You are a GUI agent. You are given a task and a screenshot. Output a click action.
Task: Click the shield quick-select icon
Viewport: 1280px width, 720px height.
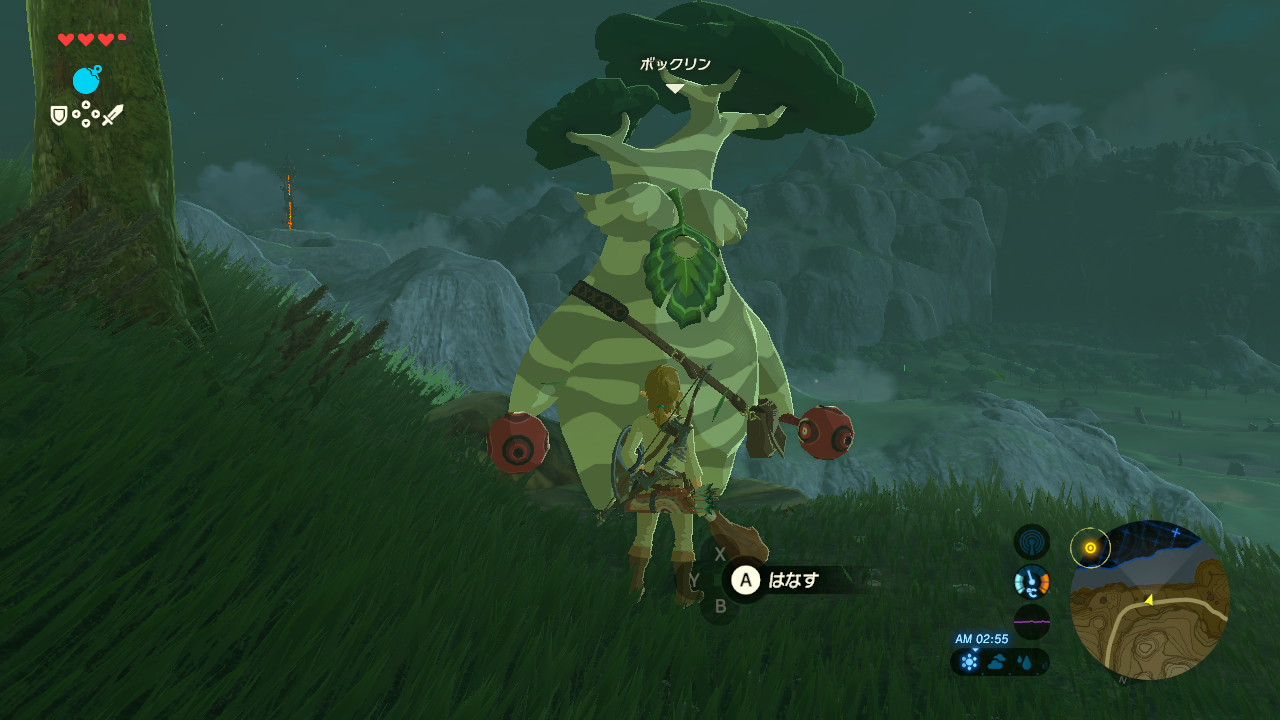pos(59,116)
